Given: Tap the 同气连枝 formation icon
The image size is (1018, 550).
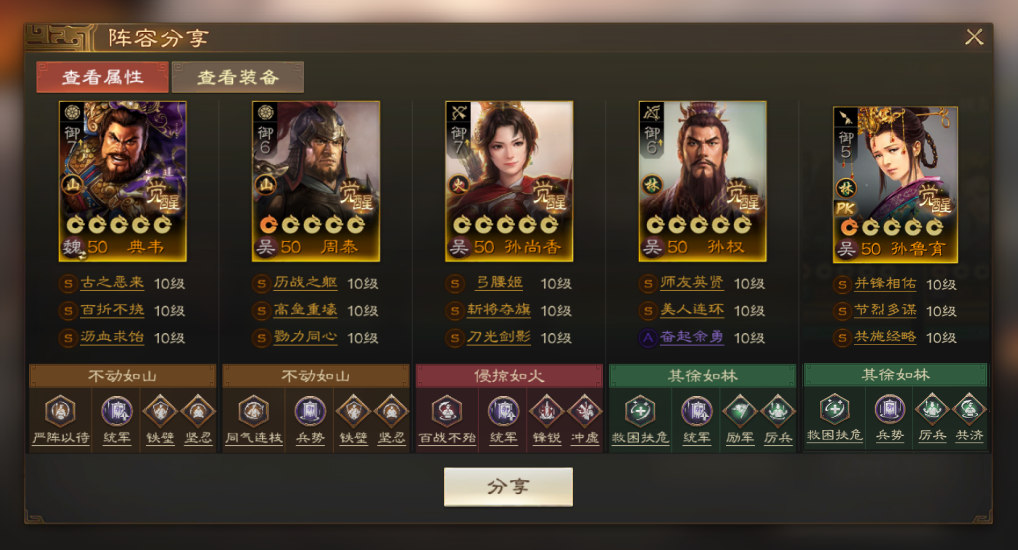Looking at the screenshot, I should click(253, 411).
